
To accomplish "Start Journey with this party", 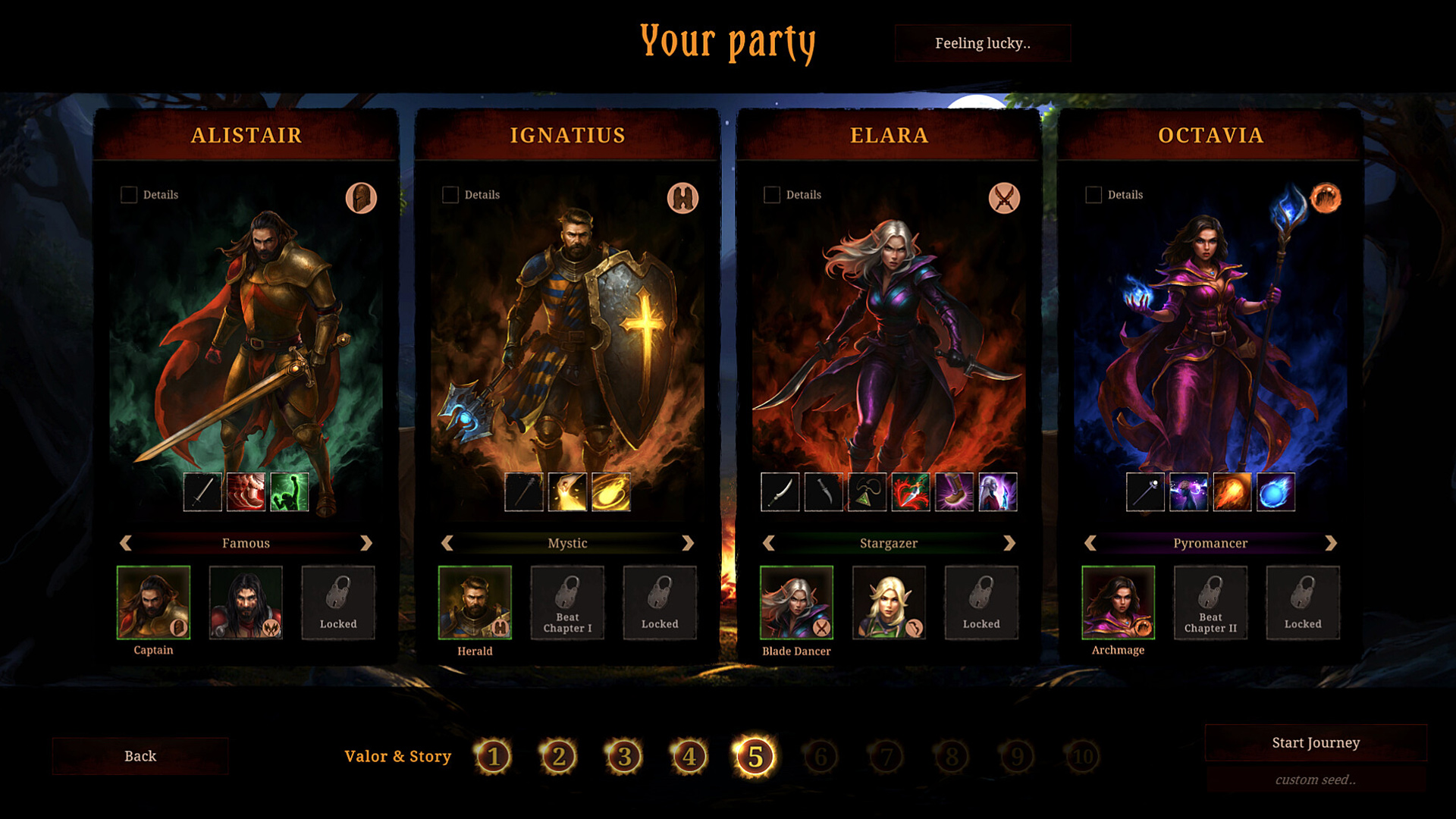I will (1316, 742).
